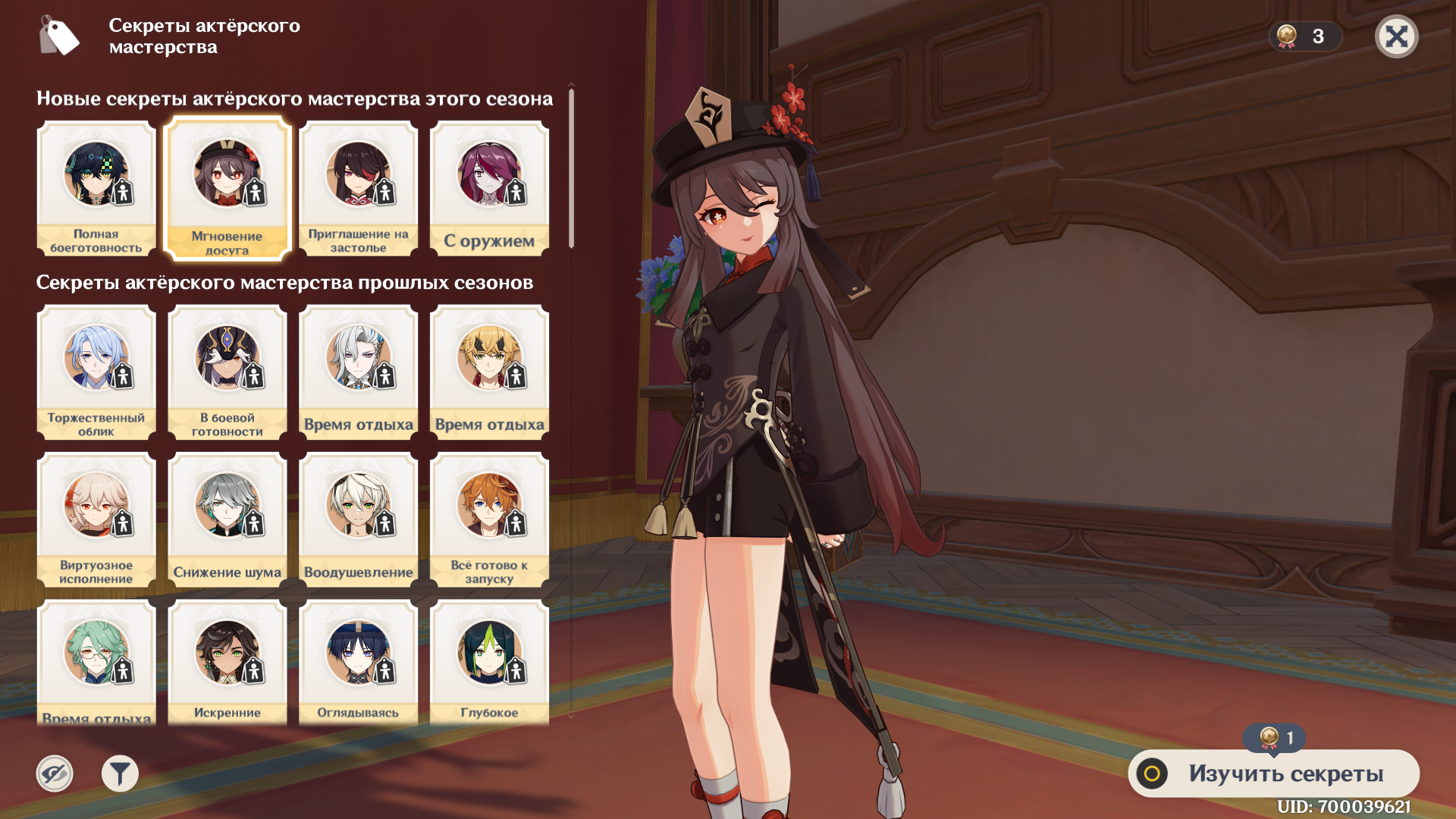Click the medal currency counter
Viewport: 1456px width, 819px height.
tap(1304, 36)
